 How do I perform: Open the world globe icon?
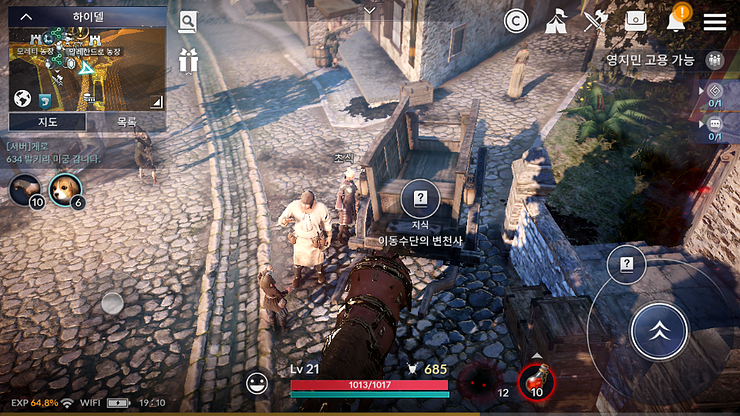22,98
